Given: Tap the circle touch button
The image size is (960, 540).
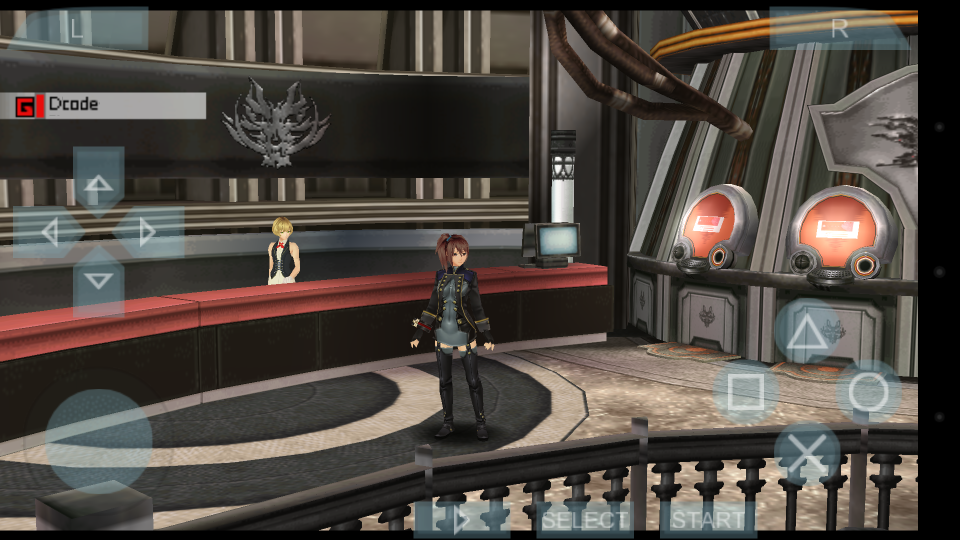Looking at the screenshot, I should click(868, 392).
